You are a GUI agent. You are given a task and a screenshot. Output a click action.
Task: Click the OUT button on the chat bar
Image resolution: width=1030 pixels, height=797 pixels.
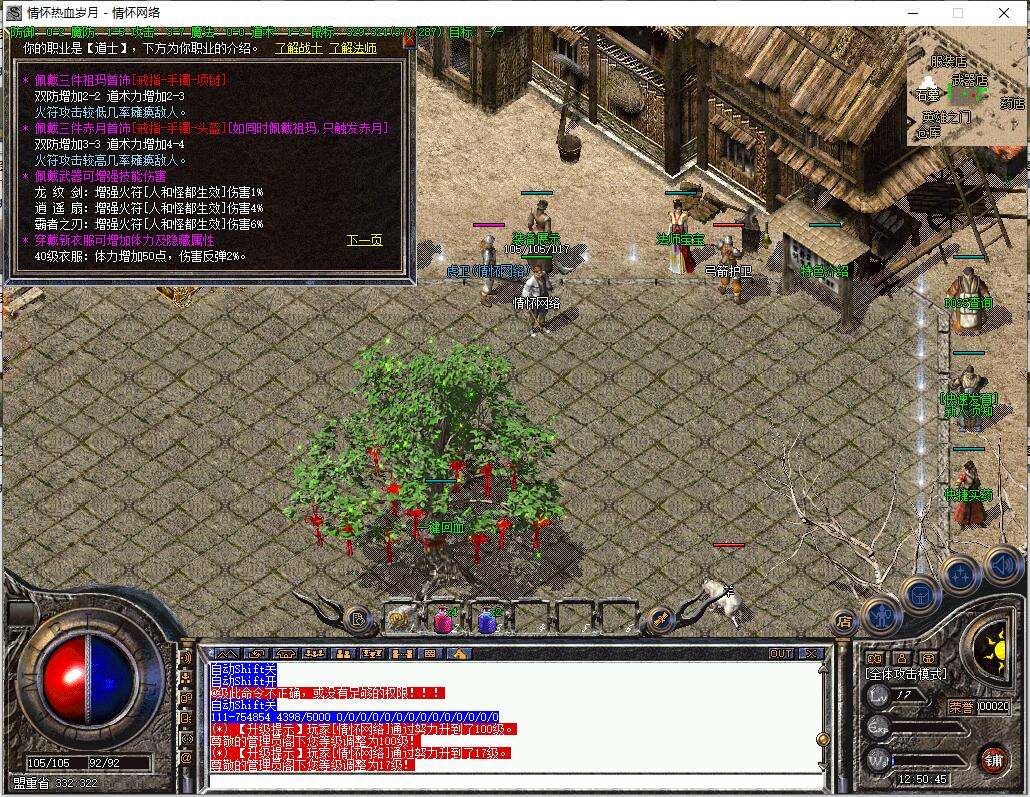pos(781,654)
